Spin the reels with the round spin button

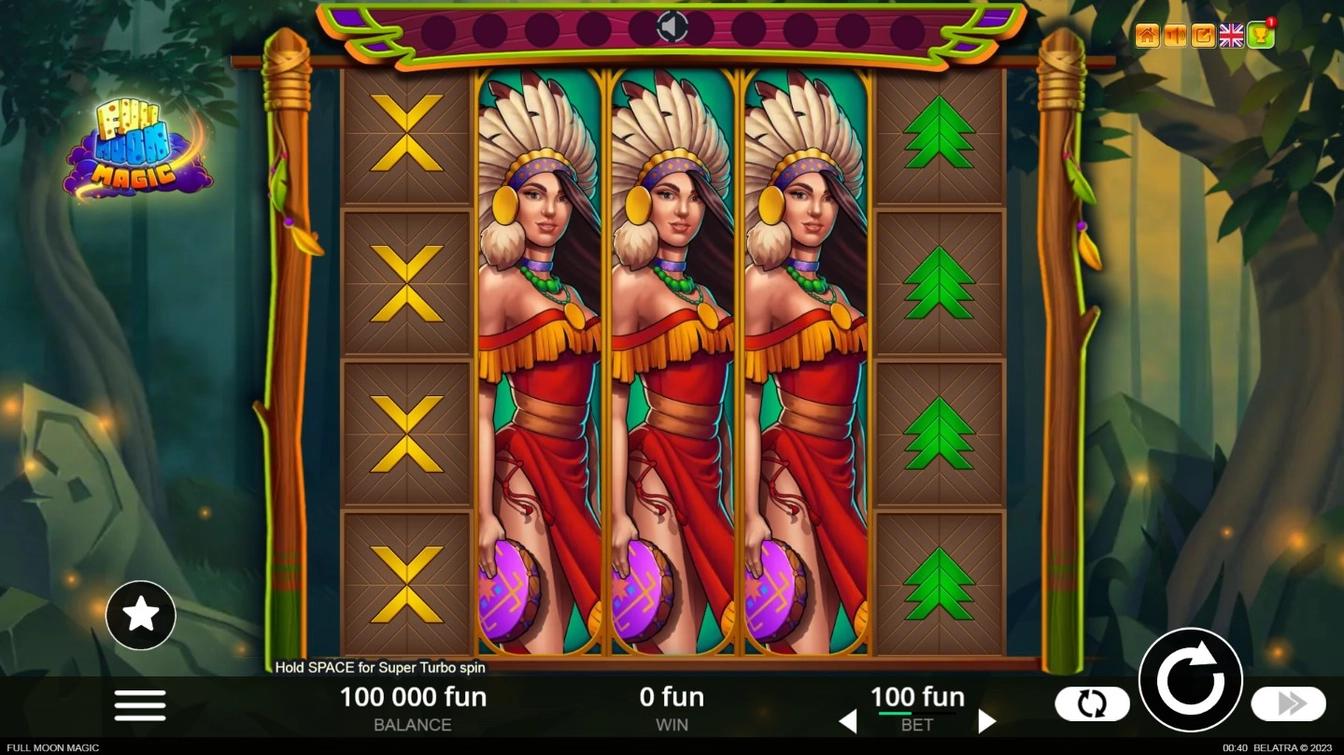[1190, 680]
